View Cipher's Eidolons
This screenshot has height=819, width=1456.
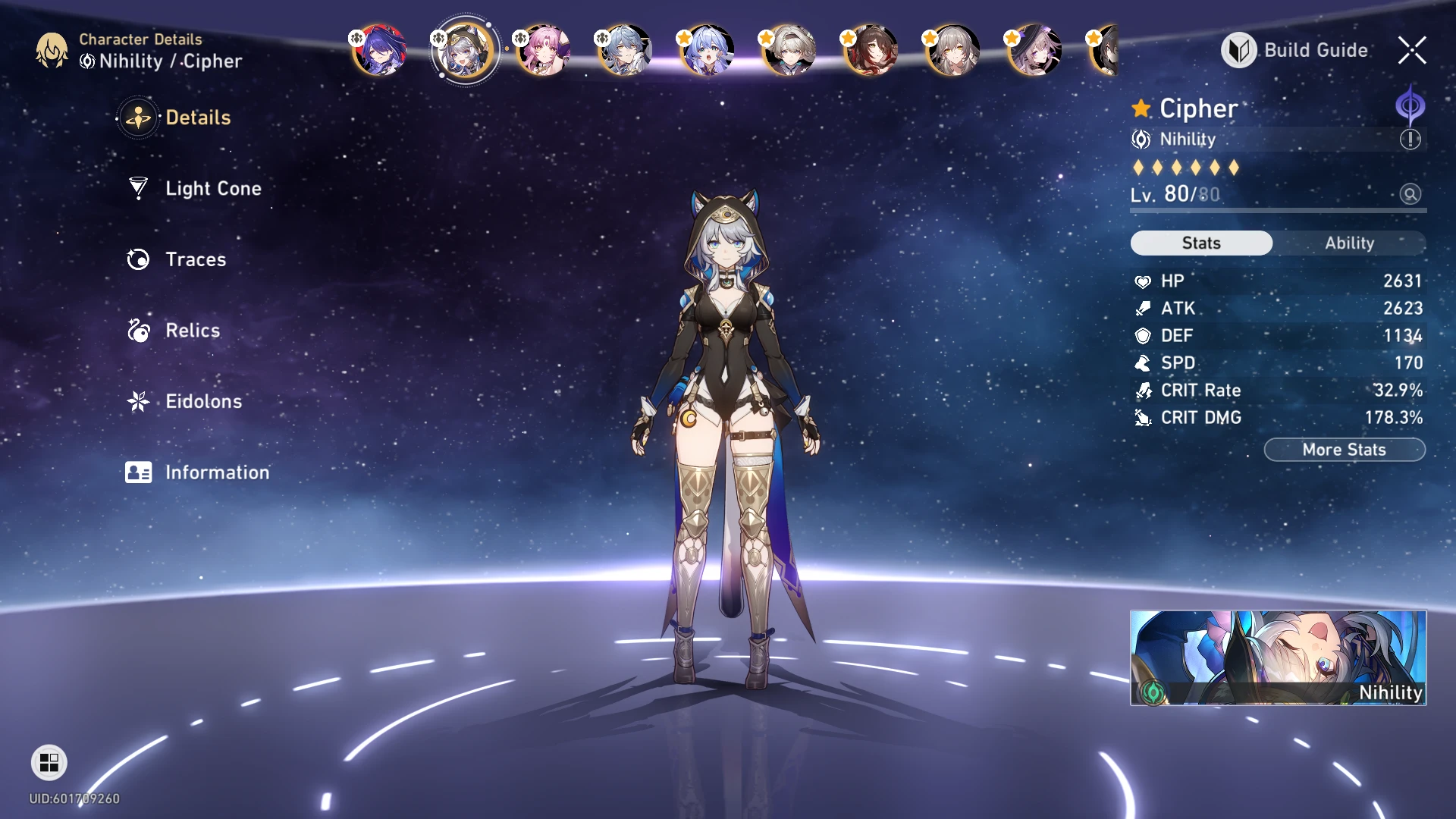(203, 401)
